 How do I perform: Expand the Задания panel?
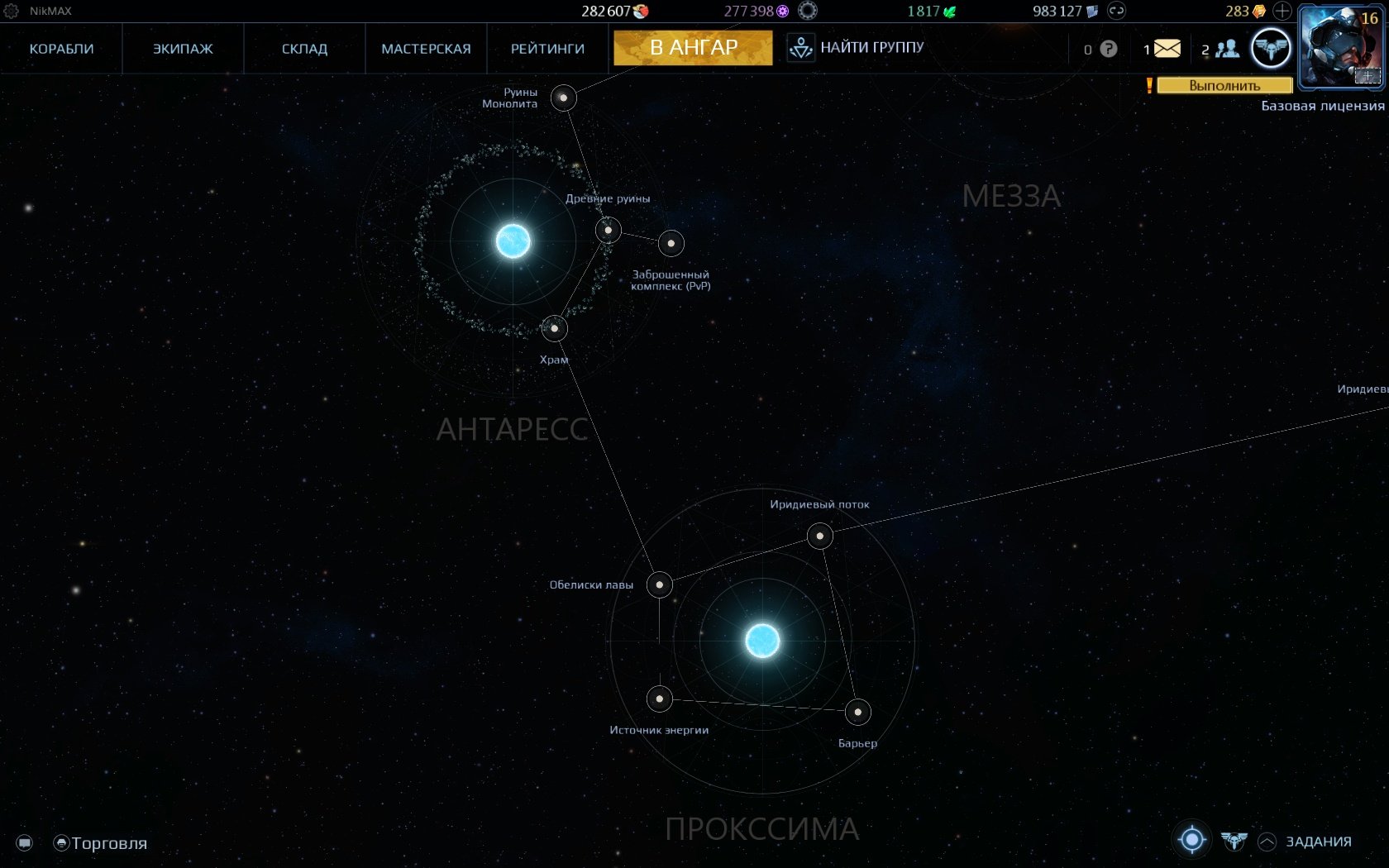click(1317, 842)
